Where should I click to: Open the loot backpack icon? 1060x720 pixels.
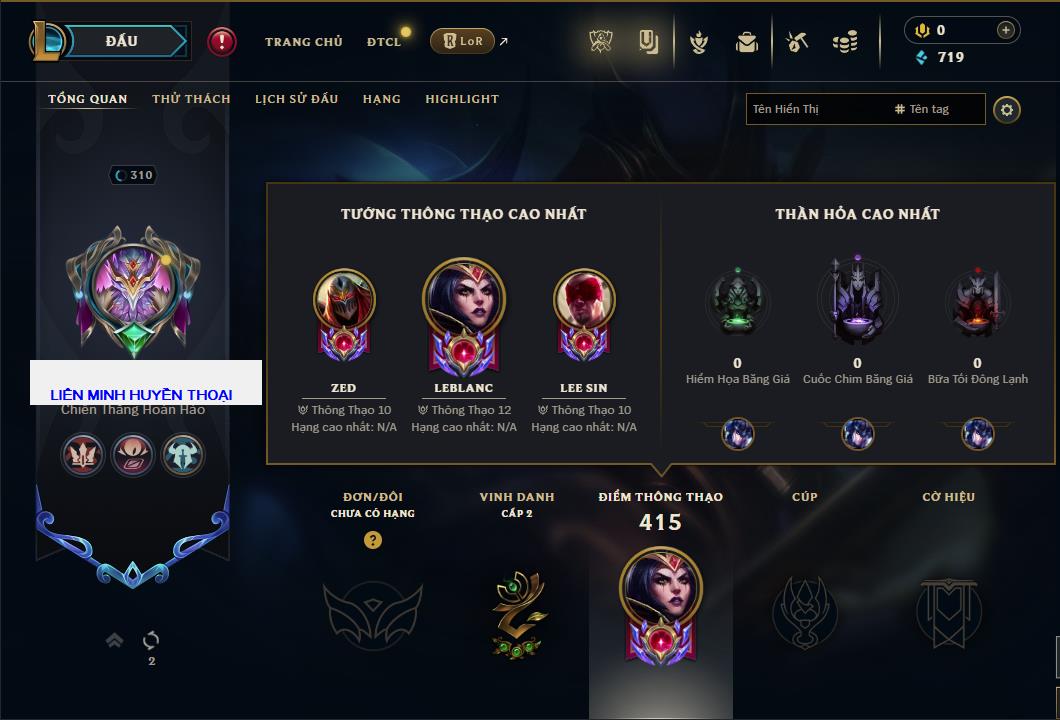pos(747,42)
